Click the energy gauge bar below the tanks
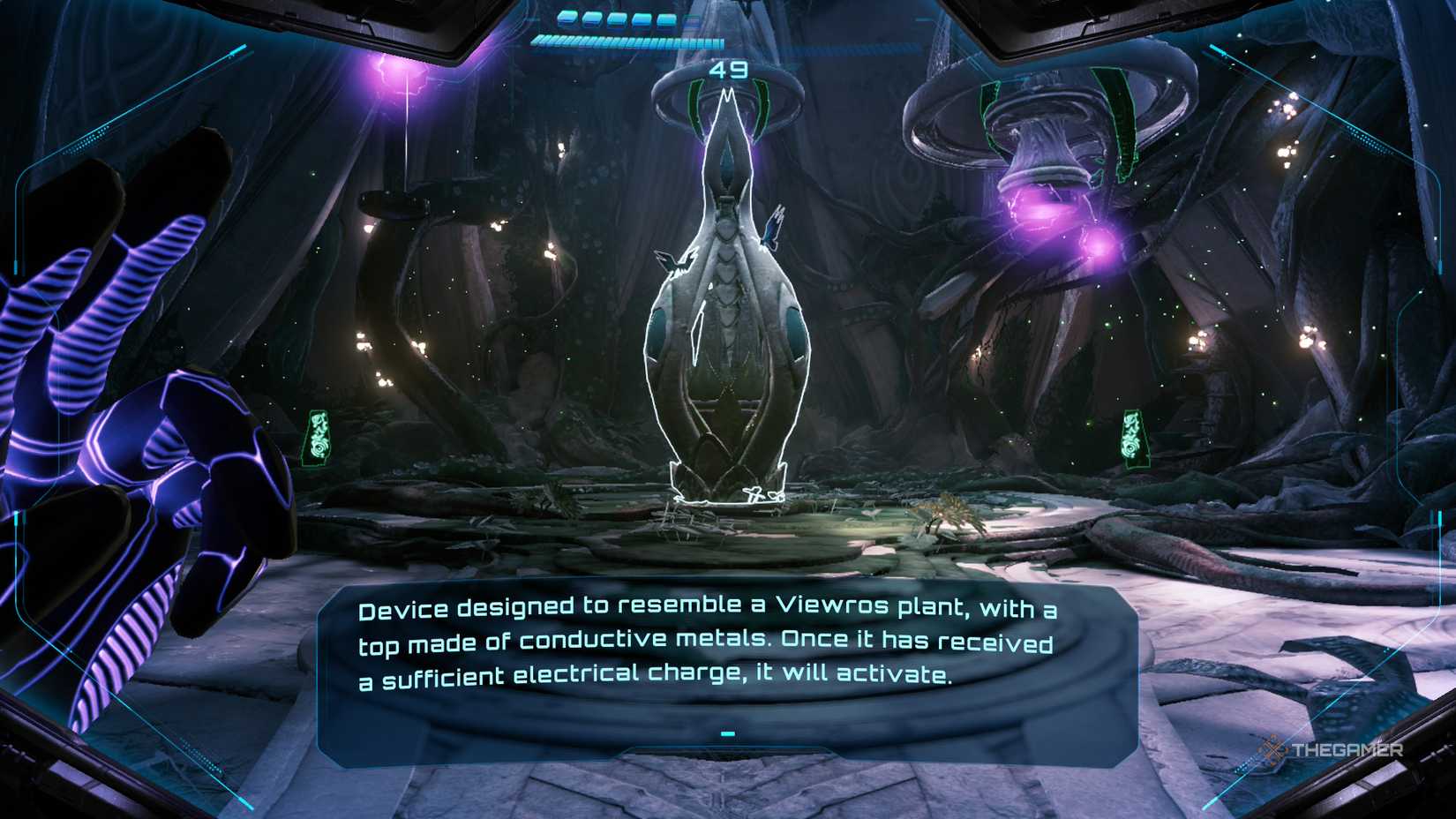The image size is (1456, 819). click(x=618, y=40)
